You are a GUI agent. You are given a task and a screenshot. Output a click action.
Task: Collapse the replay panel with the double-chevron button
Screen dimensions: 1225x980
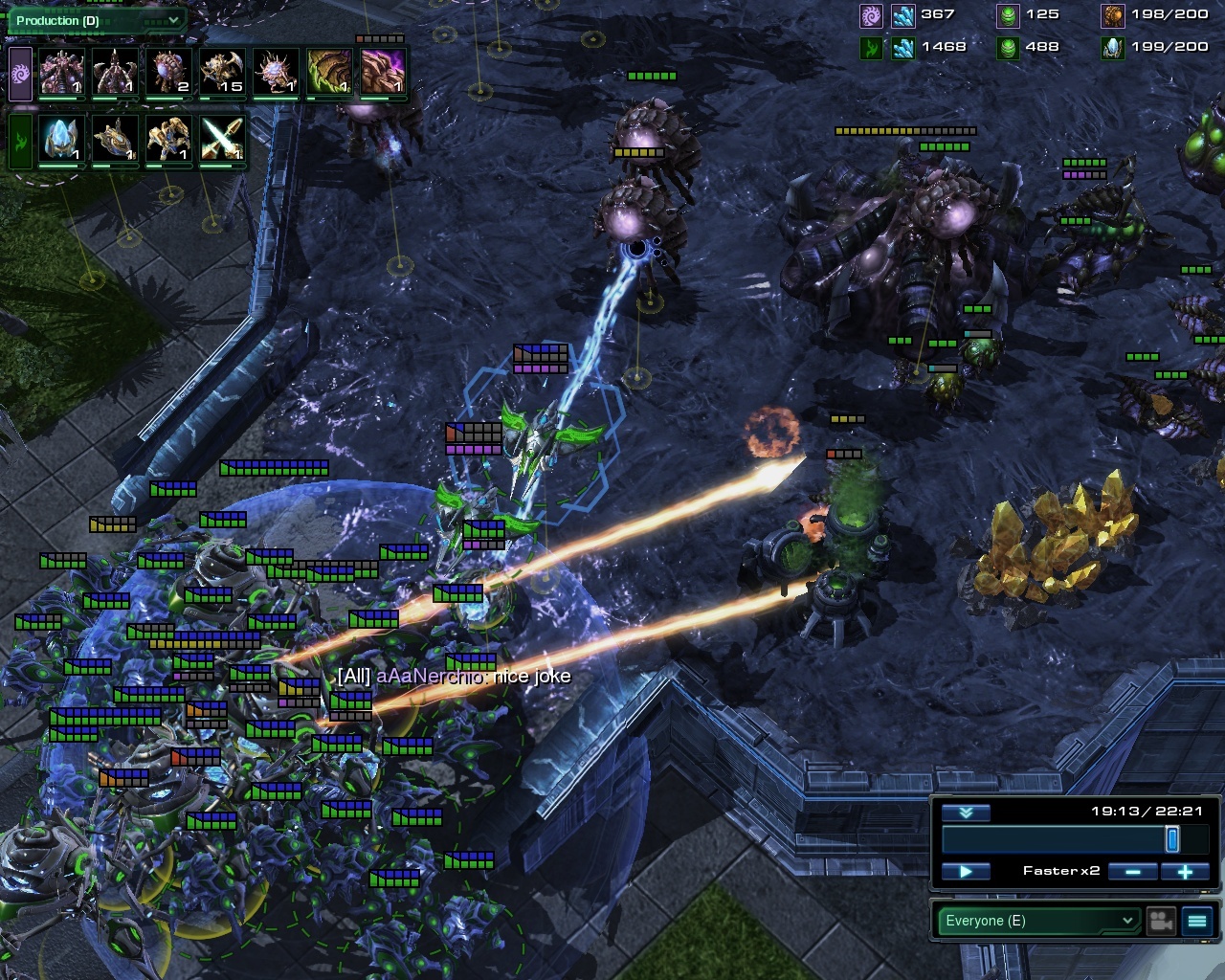(966, 813)
